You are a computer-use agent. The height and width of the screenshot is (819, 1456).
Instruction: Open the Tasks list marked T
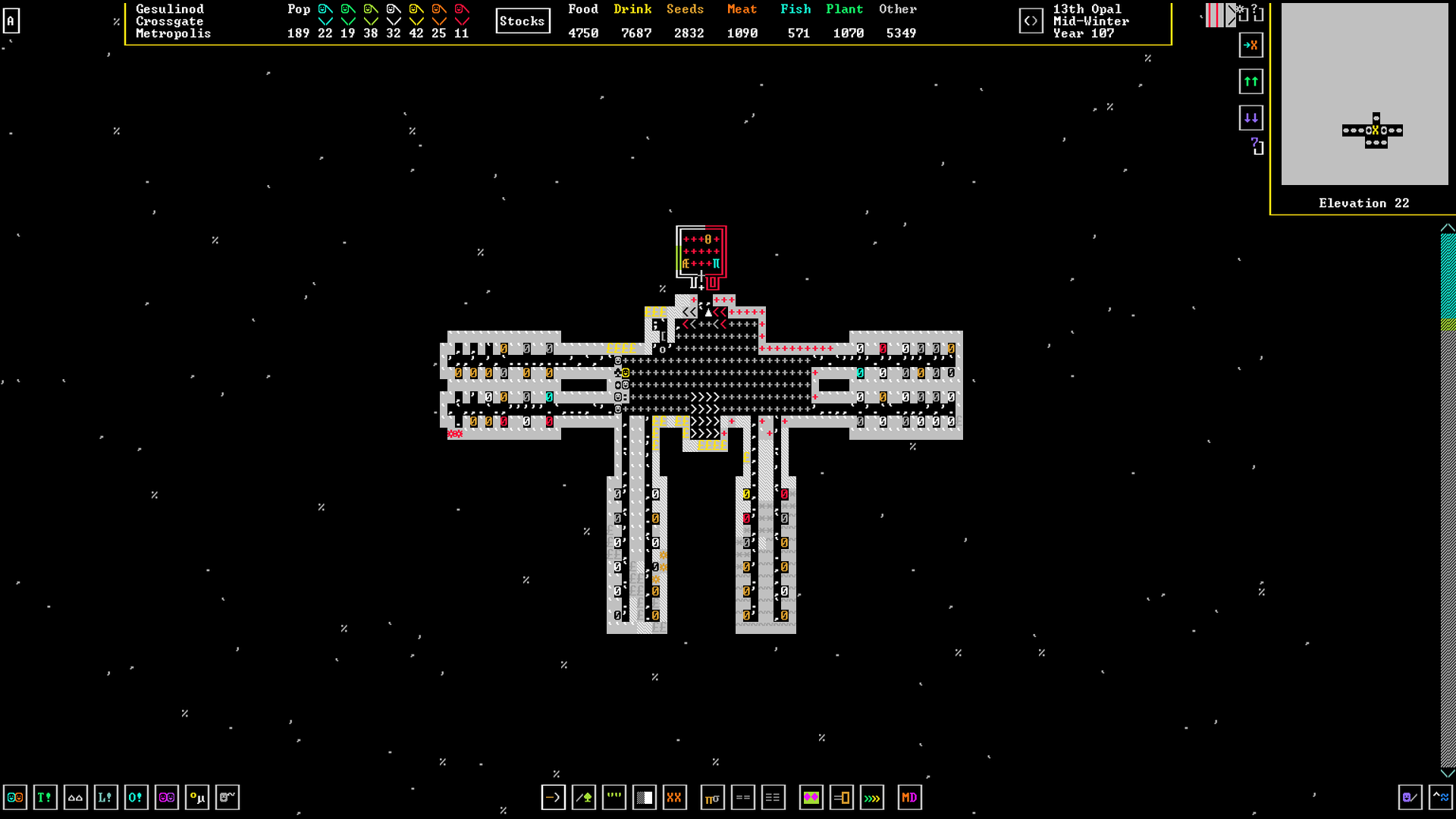tap(45, 797)
